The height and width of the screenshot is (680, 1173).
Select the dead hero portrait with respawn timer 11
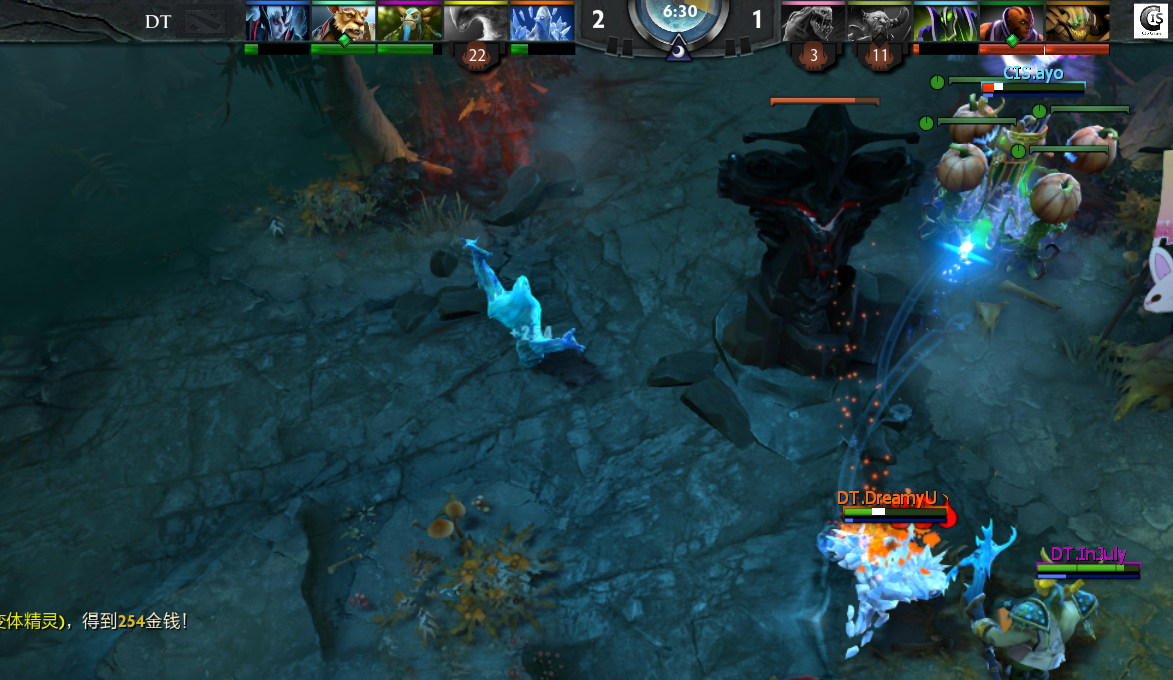click(x=879, y=22)
